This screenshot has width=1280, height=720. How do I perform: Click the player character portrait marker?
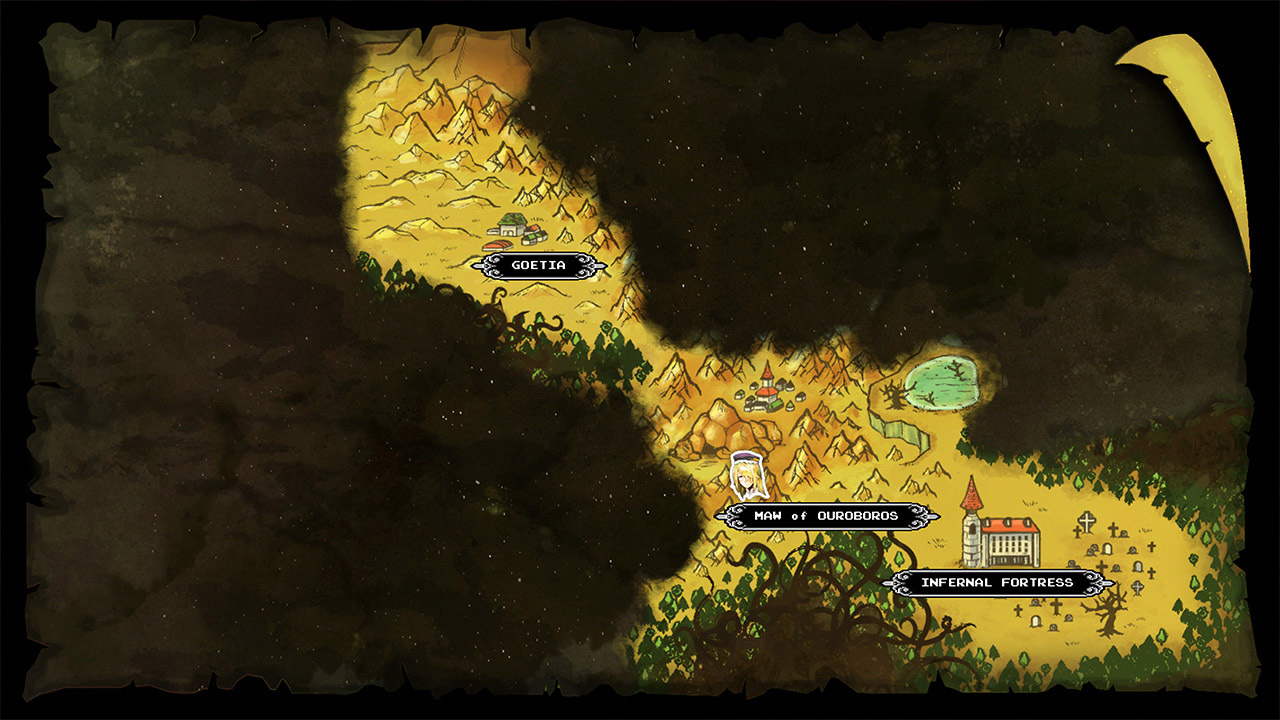745,475
